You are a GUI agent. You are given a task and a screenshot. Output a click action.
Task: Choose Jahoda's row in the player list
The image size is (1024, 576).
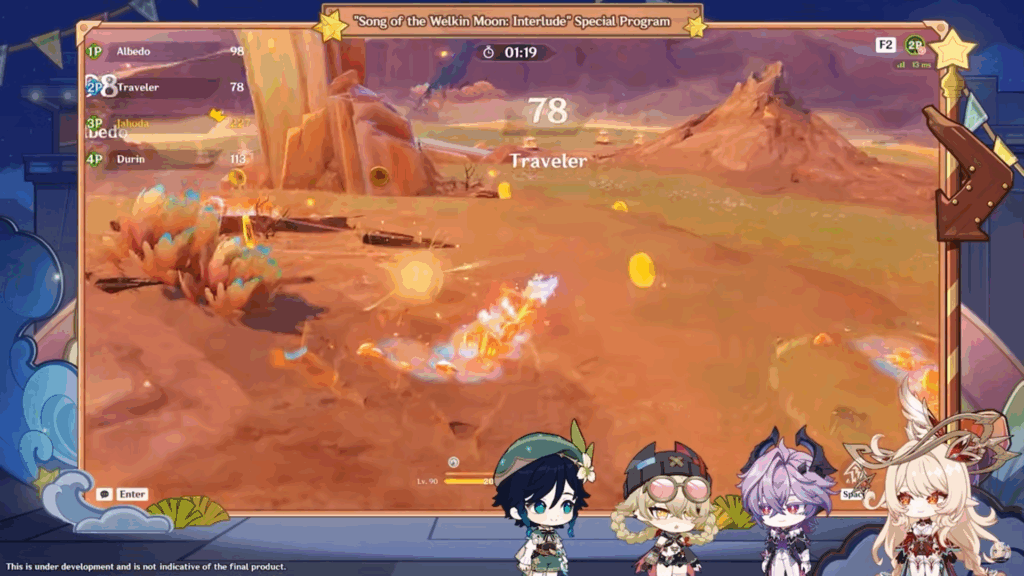165,123
